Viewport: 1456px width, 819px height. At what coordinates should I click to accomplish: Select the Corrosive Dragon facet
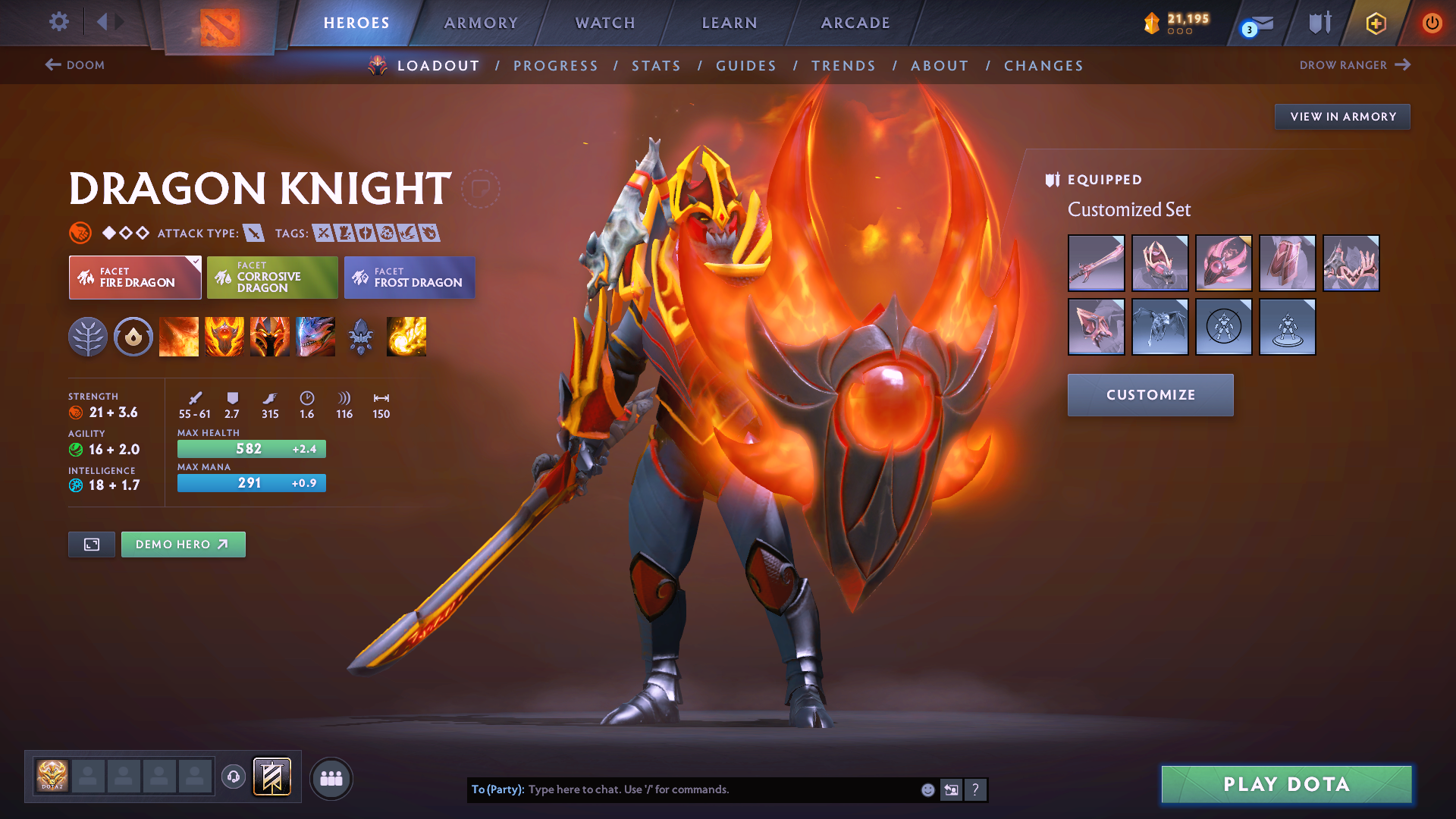pos(272,278)
